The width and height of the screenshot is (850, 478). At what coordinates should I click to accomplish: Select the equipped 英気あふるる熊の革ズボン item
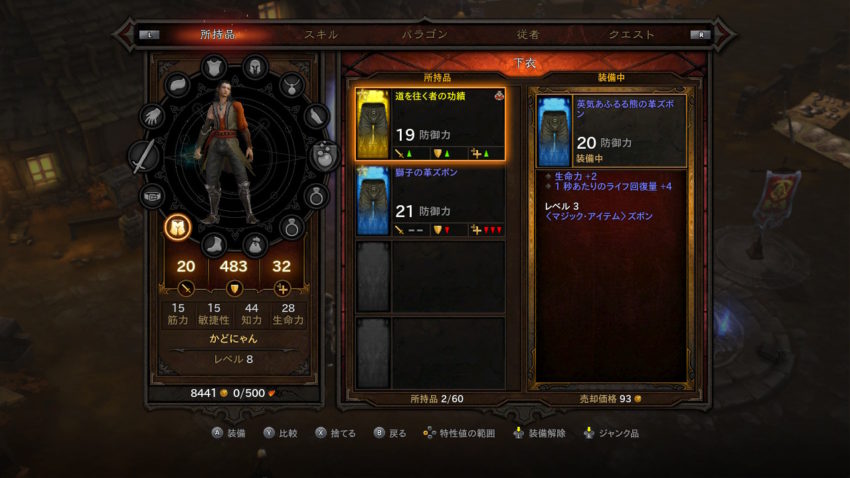point(610,131)
